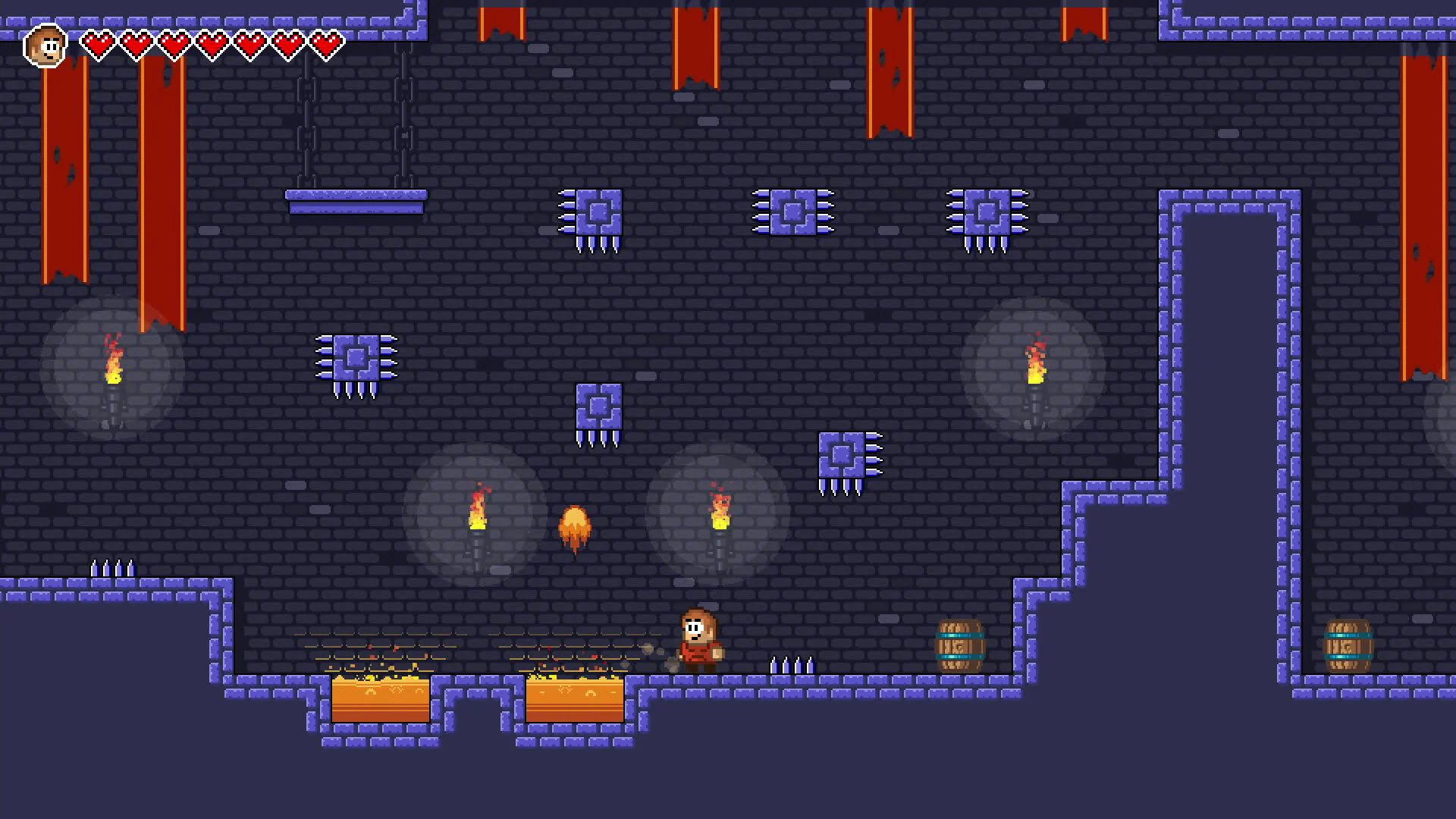
Task: Click the last heart on the health meter
Action: 328,43
